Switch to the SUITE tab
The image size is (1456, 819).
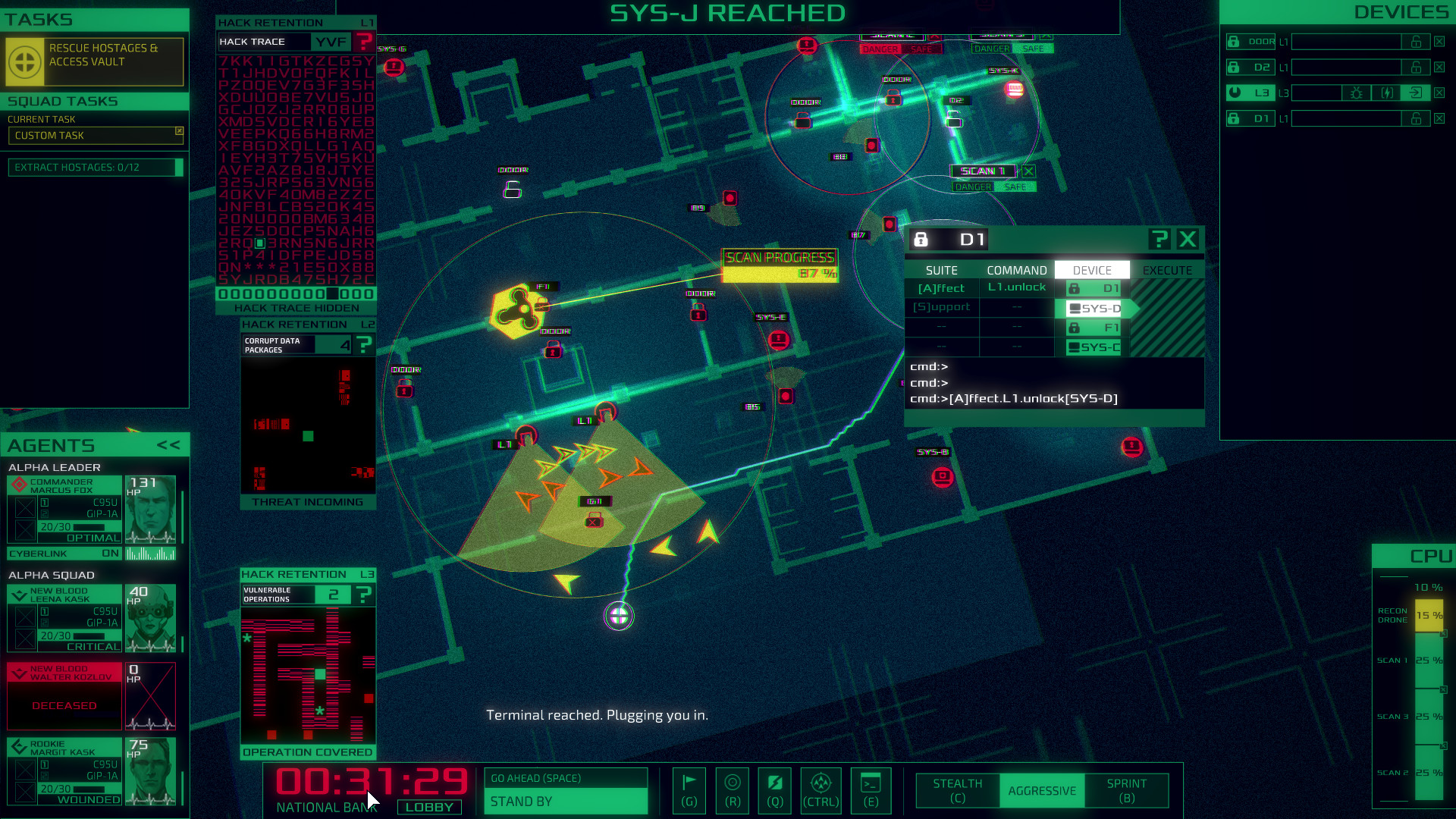(941, 270)
